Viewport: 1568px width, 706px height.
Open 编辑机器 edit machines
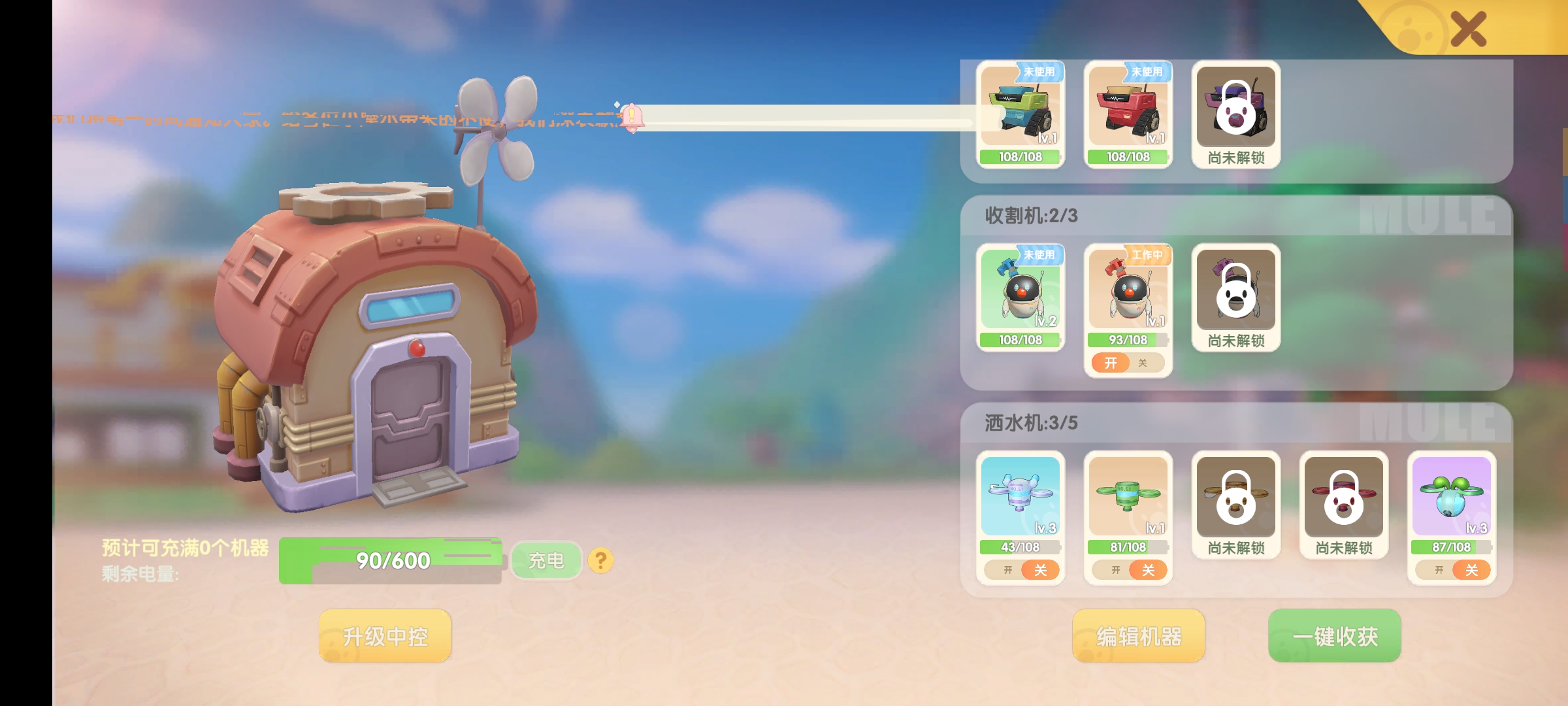1138,636
